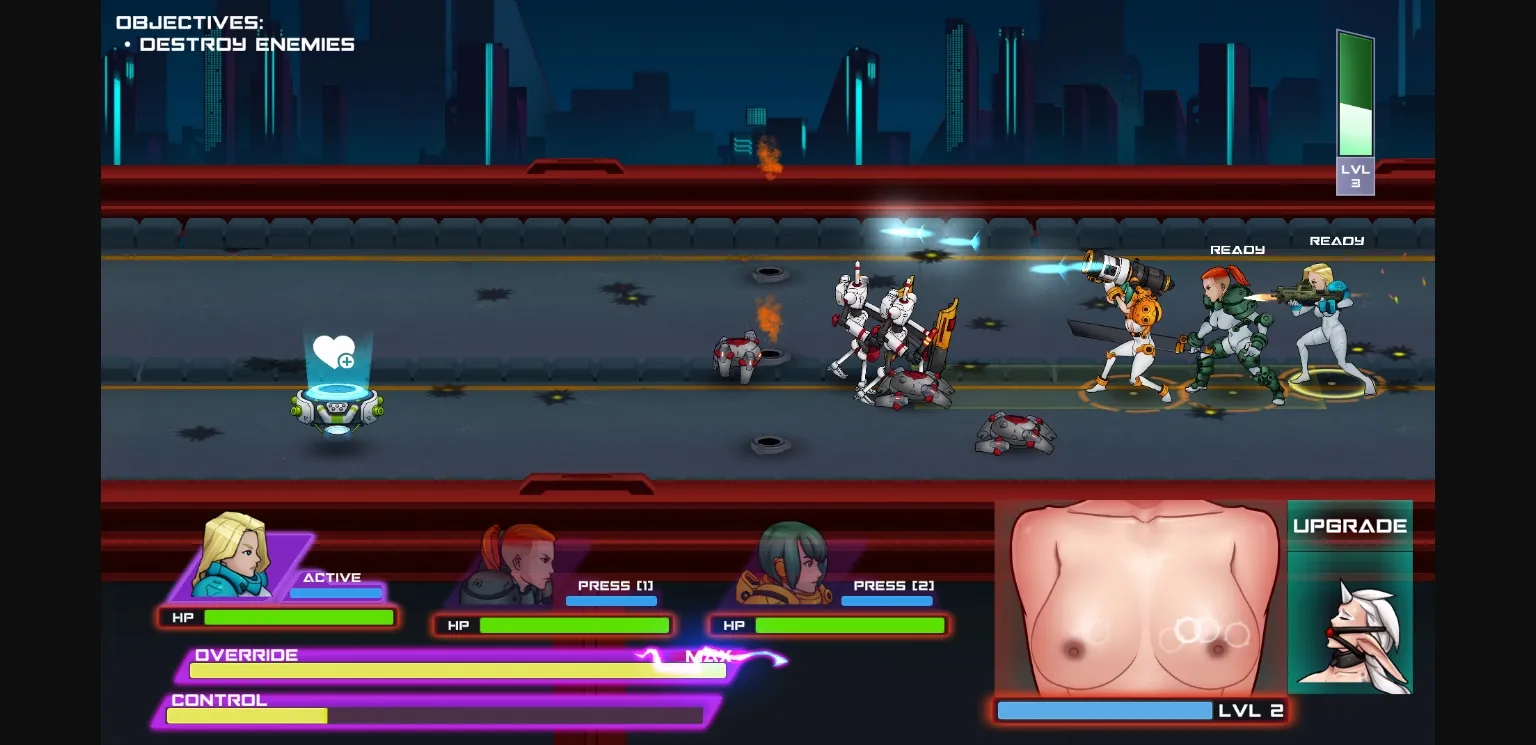Image resolution: width=1536 pixels, height=745 pixels.
Task: Click the blue energy bar under ACTIVE
Action: coord(337,592)
